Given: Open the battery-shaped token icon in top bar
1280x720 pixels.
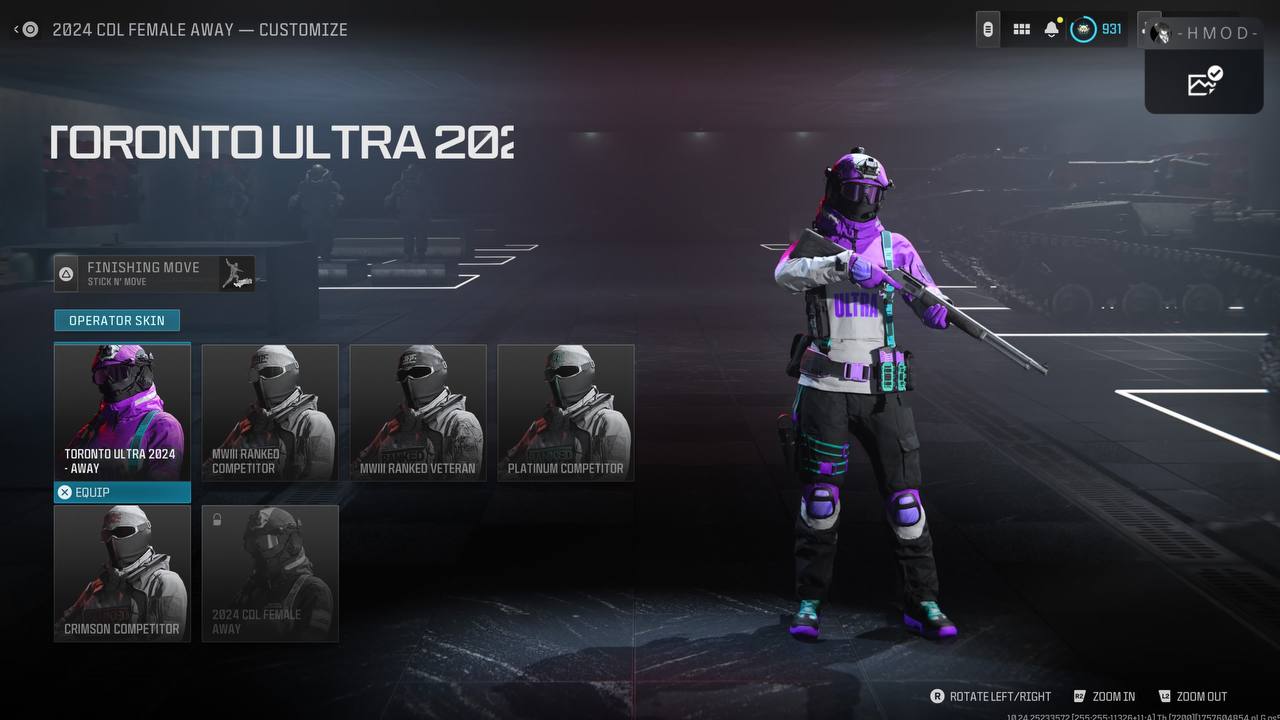Looking at the screenshot, I should coord(988,30).
